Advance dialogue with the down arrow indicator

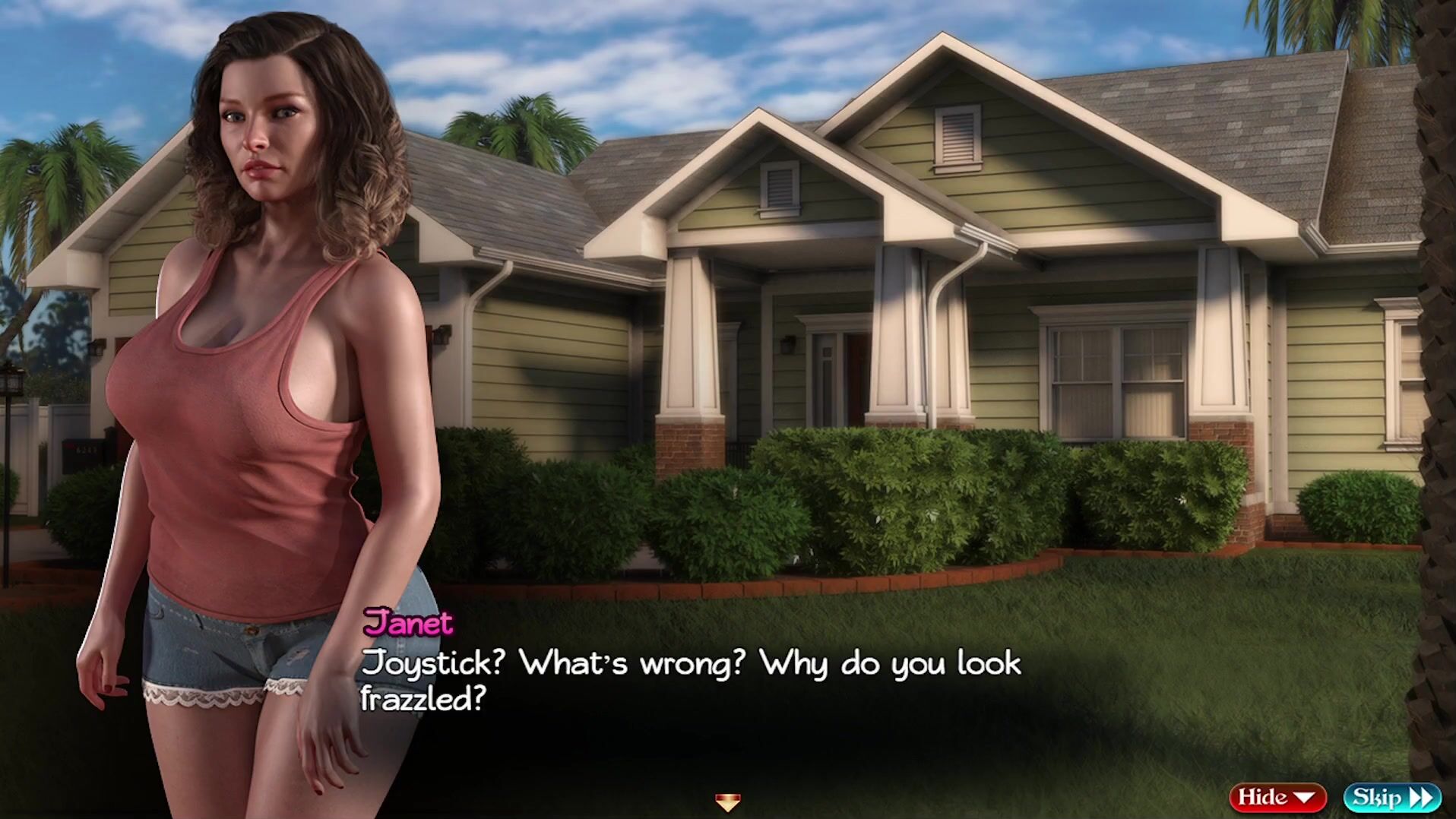point(727,802)
